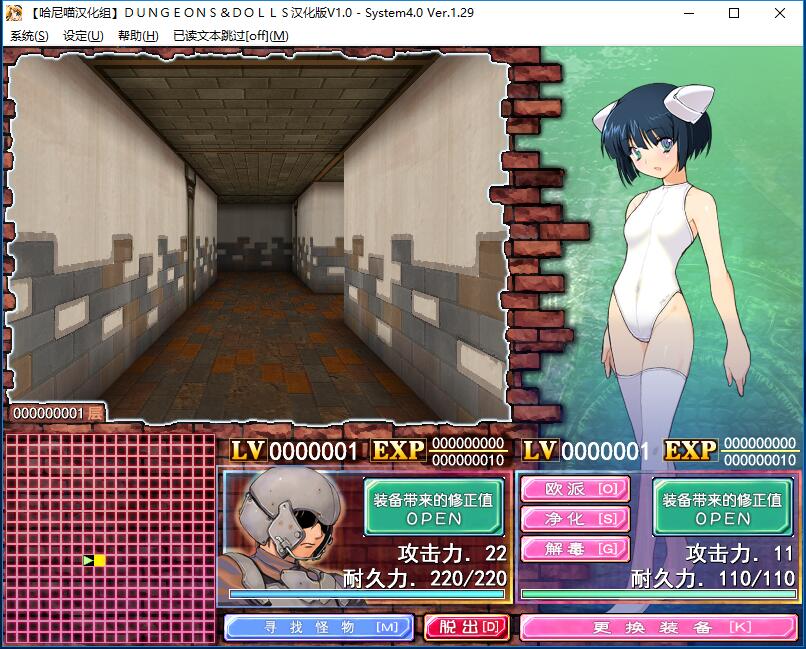Escape the dungeon with 脱出
The image size is (806, 649).
click(466, 627)
